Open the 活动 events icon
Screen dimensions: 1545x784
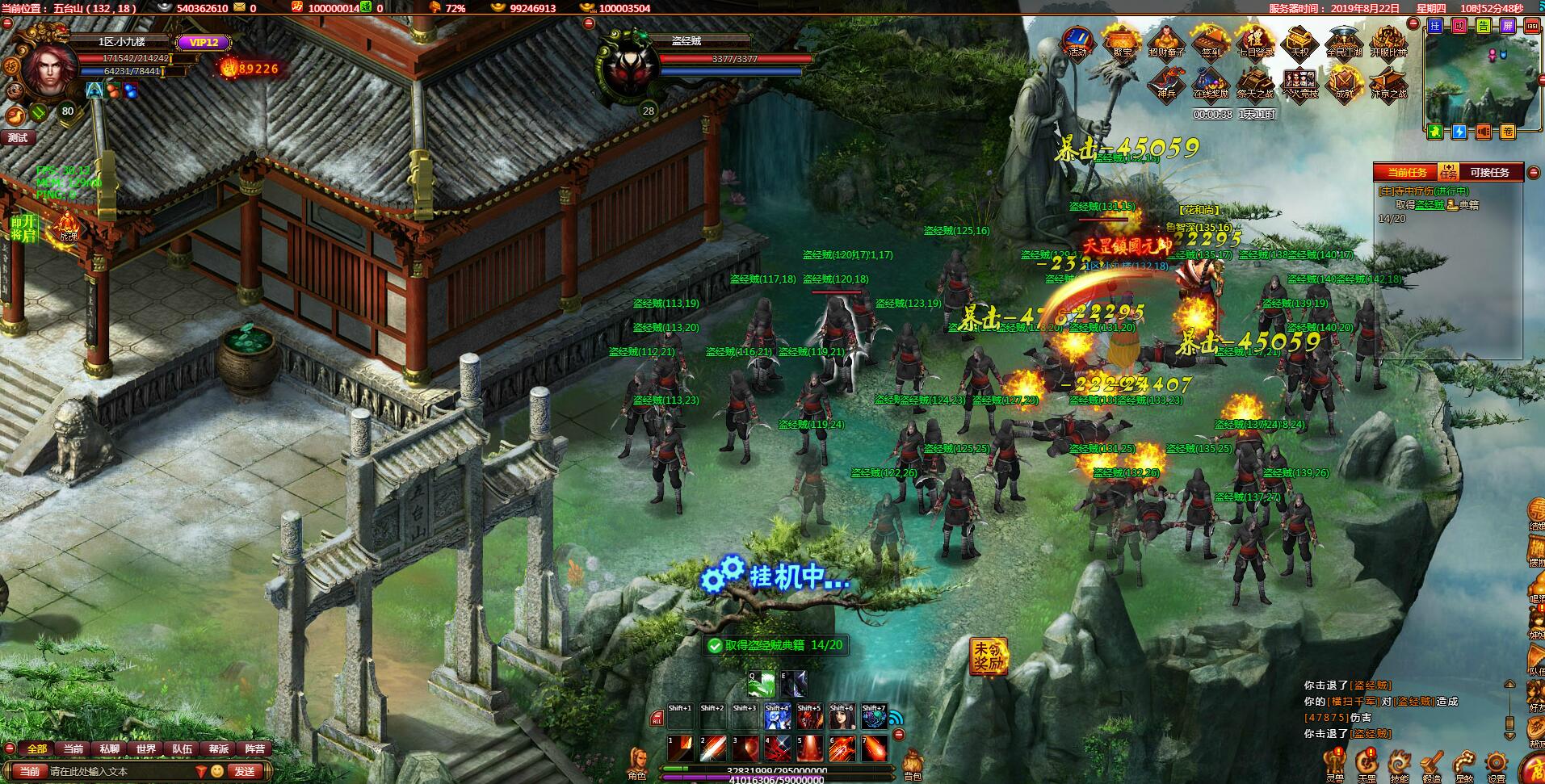click(x=1078, y=41)
